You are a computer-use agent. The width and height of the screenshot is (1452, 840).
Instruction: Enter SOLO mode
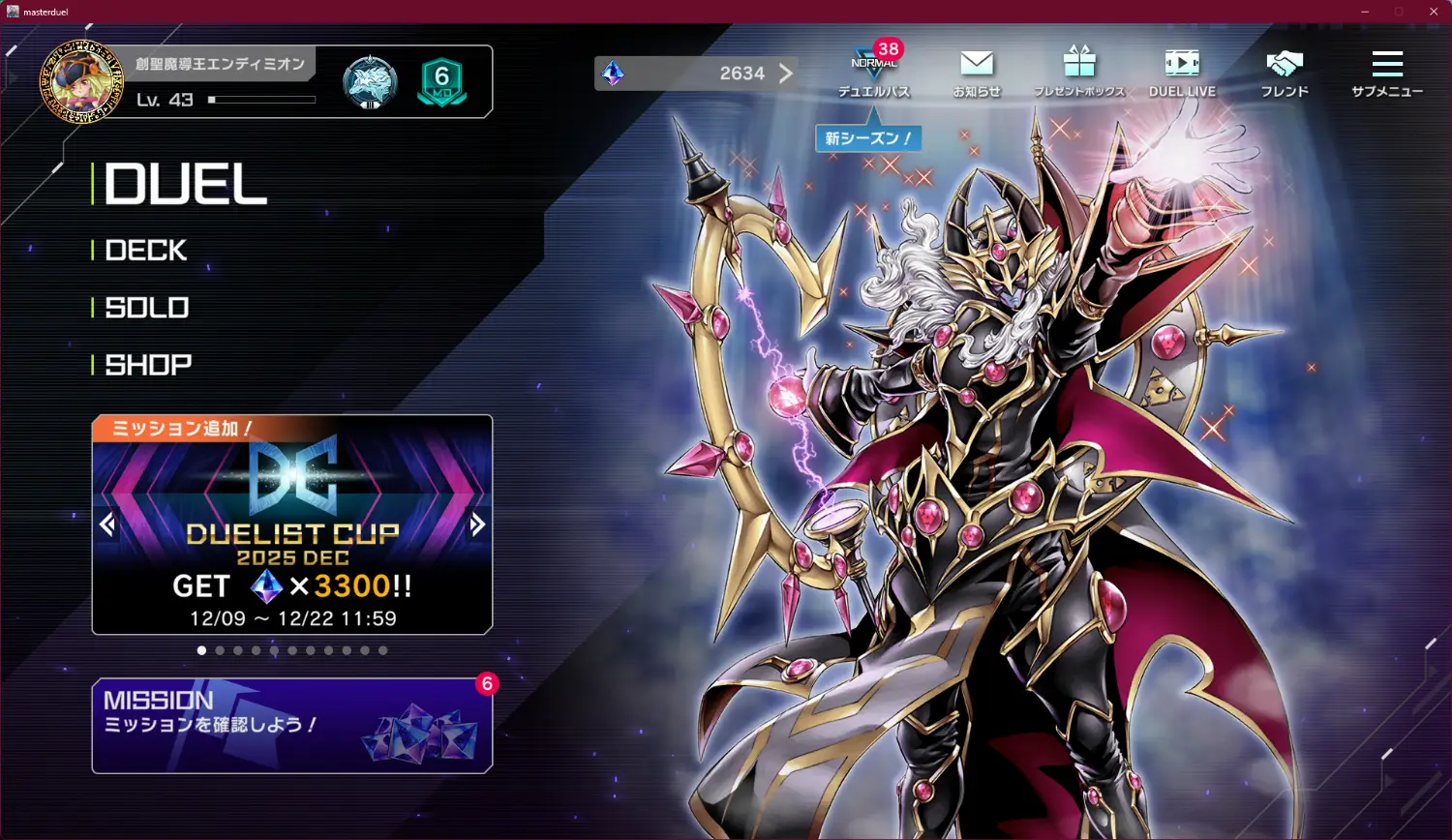(x=147, y=308)
